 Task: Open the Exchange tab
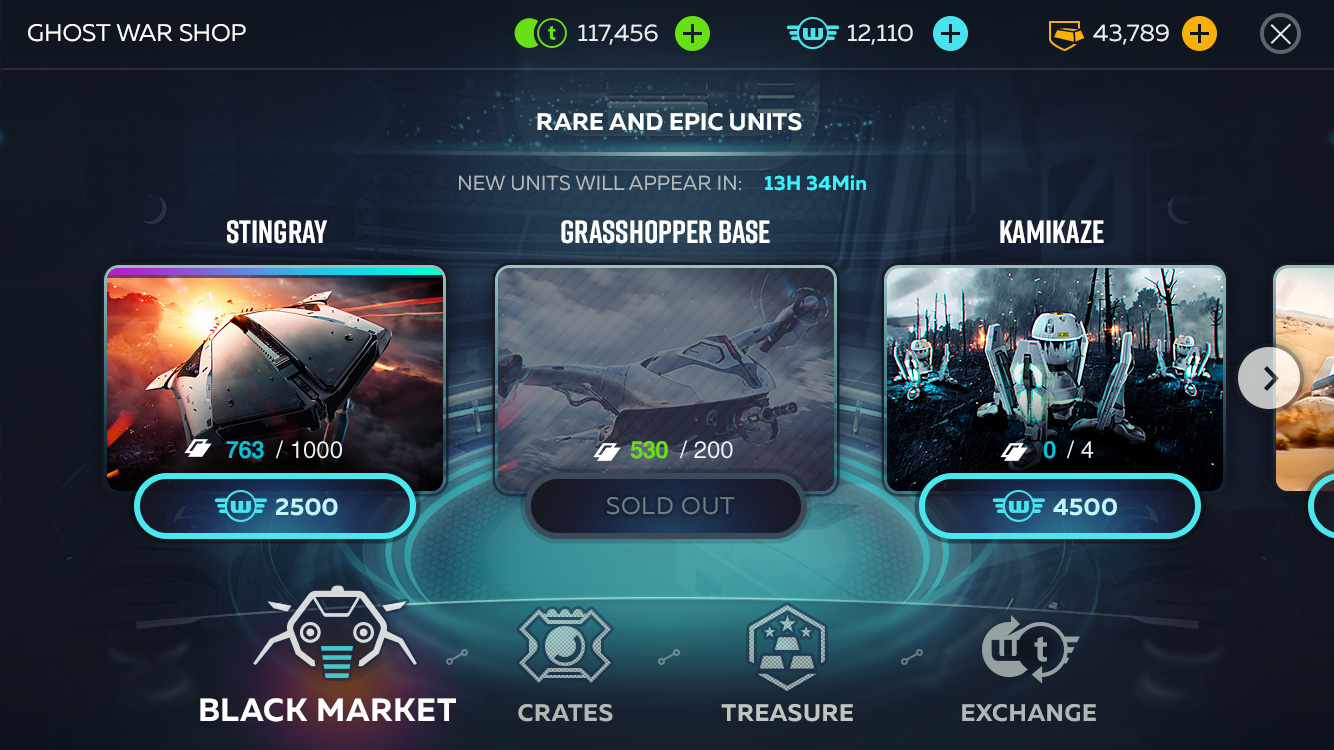point(1028,665)
